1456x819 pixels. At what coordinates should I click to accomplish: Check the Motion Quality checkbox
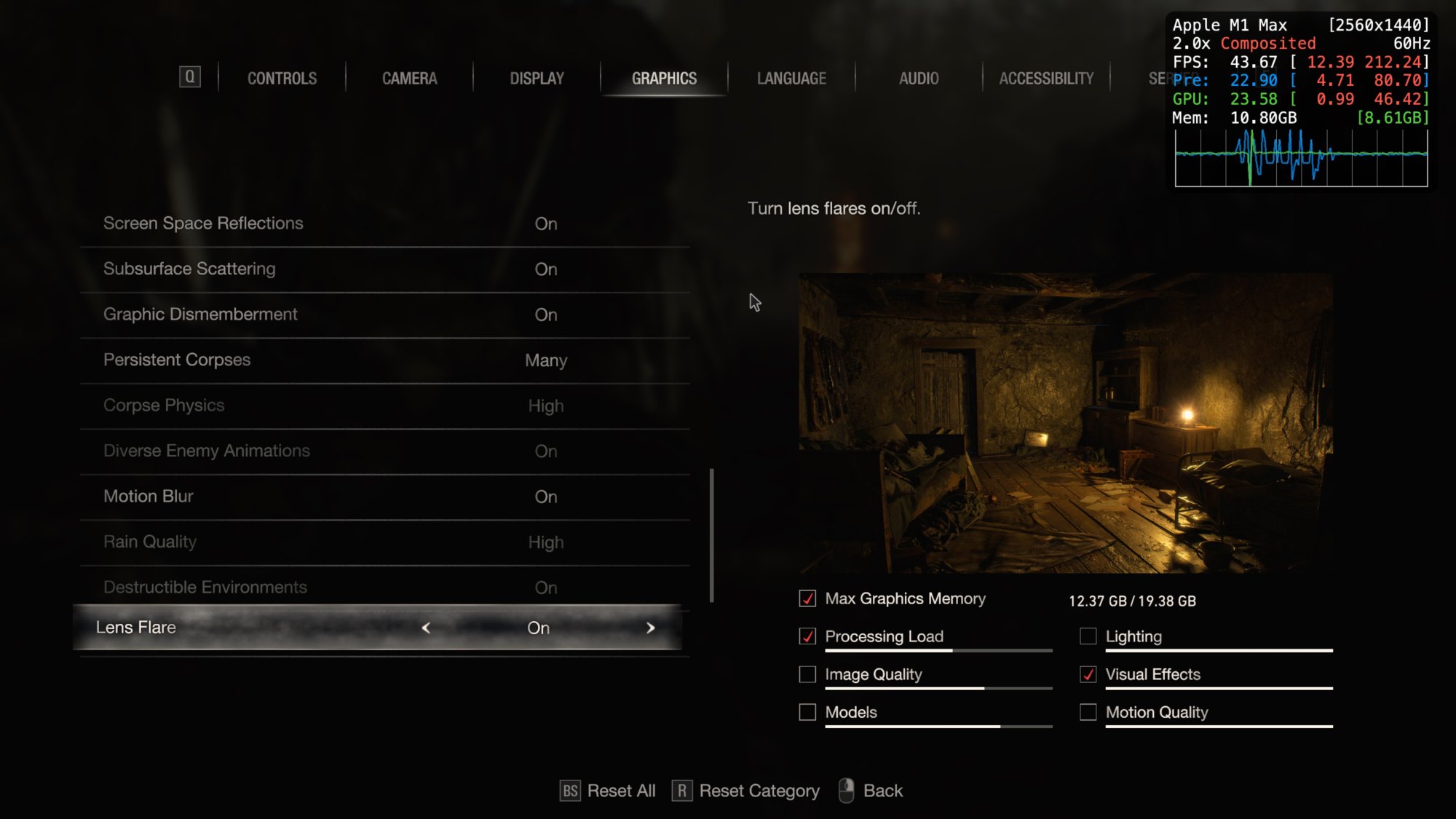[1088, 712]
